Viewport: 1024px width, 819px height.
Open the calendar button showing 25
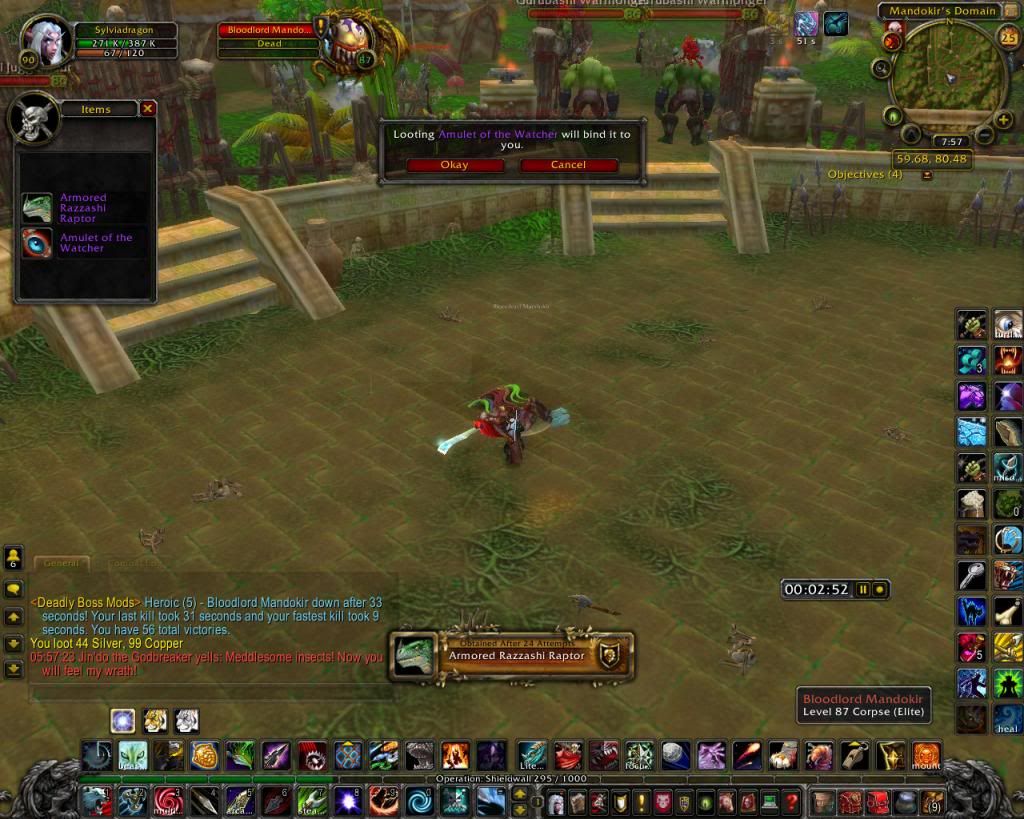tap(1008, 38)
